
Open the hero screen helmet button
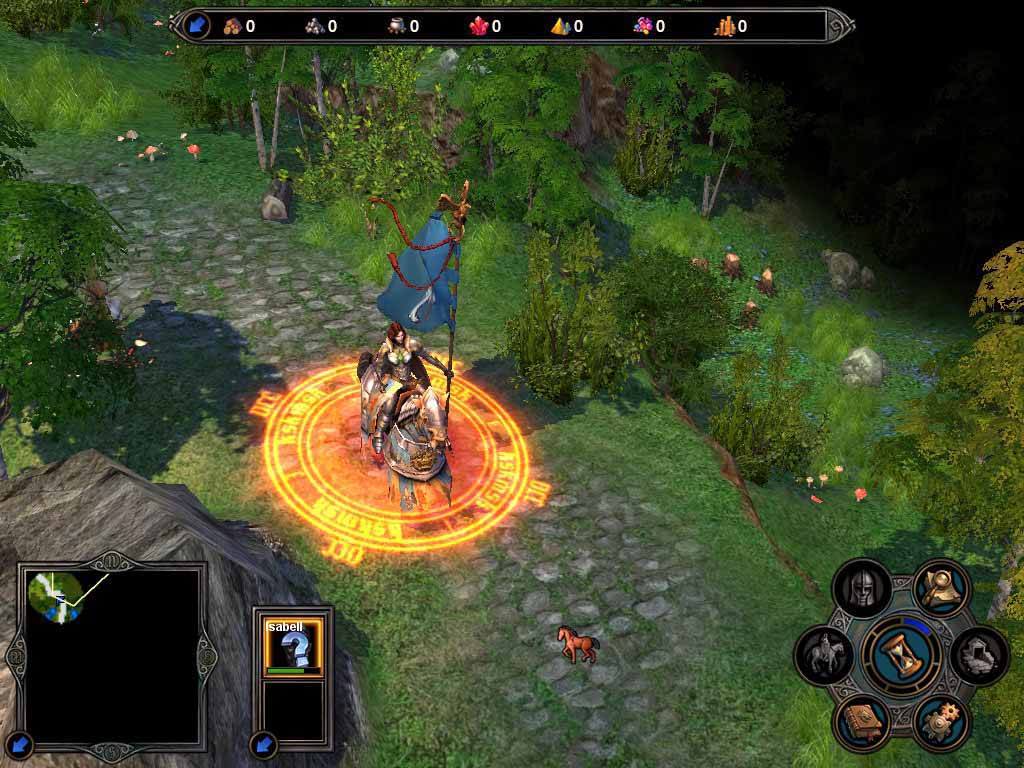(861, 589)
